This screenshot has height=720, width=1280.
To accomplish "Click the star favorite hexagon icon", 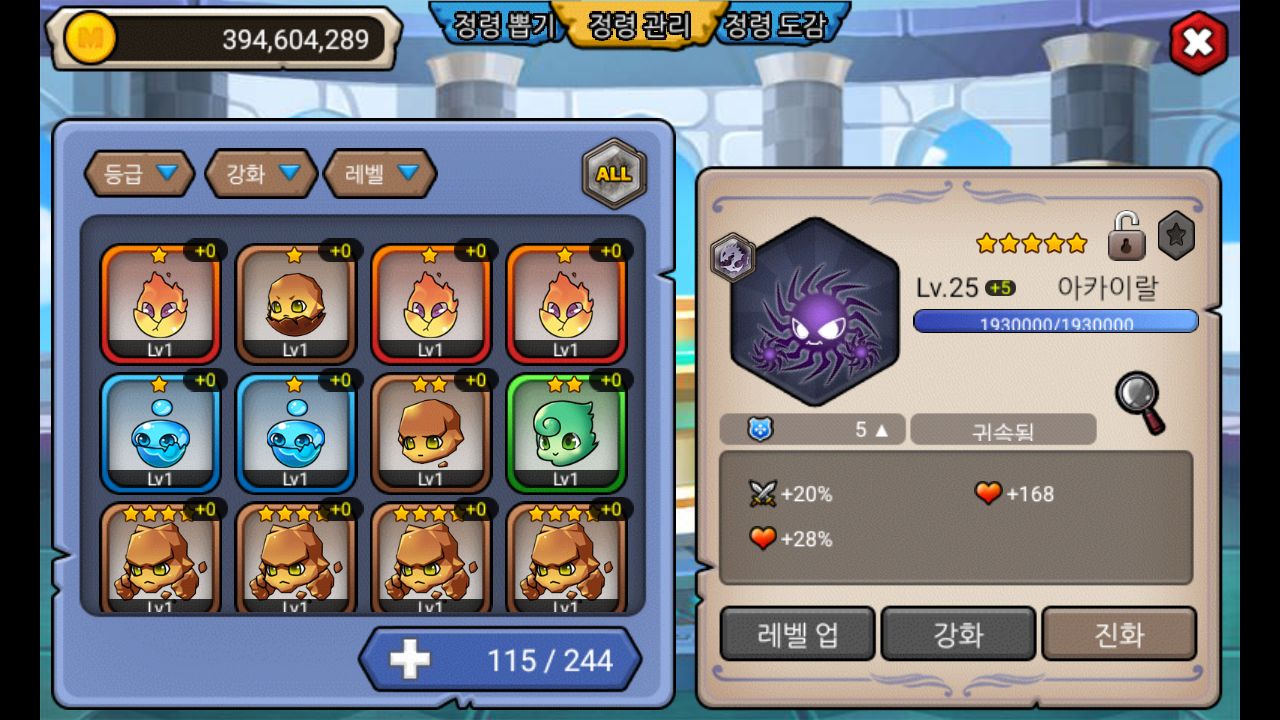I will tap(1176, 237).
